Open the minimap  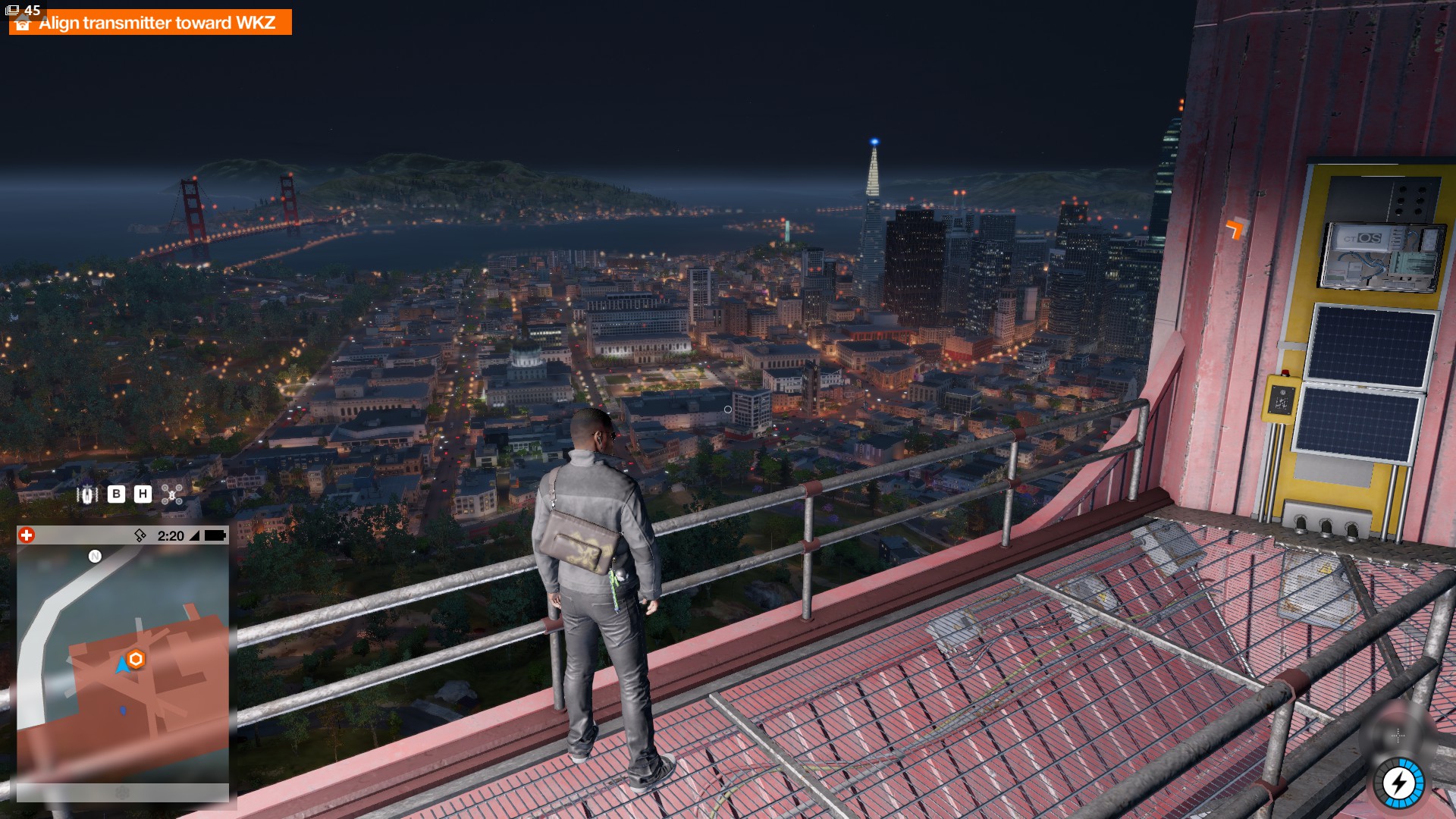click(123, 664)
